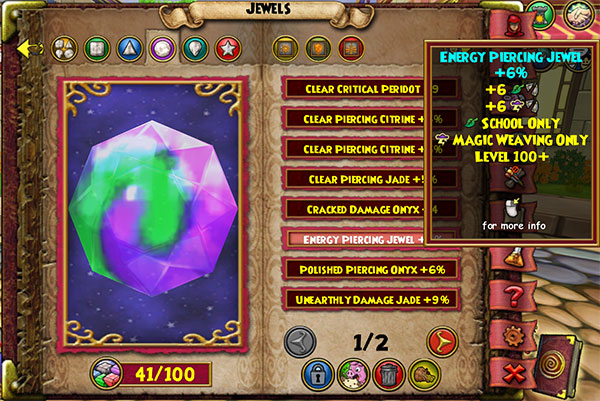Feed jewel to pet pig icon
Screen dimensions: 600x401
point(354,375)
